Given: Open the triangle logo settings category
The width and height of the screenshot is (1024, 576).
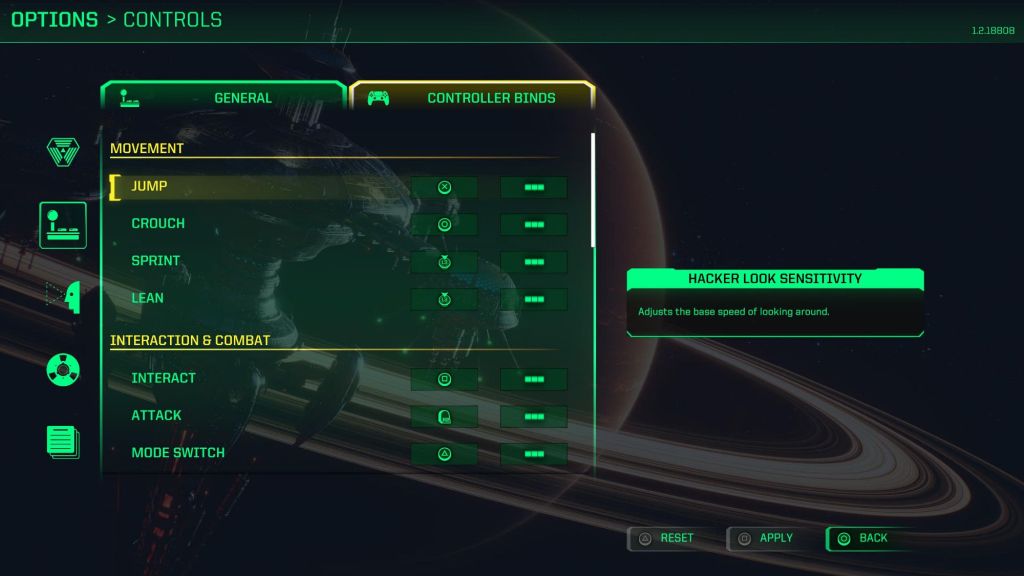Looking at the screenshot, I should (x=63, y=152).
